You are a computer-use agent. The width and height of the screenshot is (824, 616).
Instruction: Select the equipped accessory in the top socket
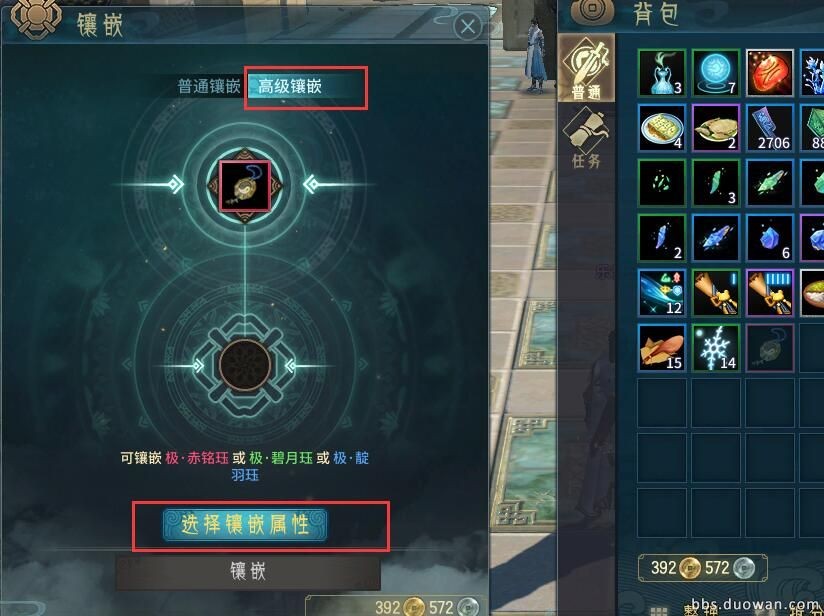click(x=244, y=184)
